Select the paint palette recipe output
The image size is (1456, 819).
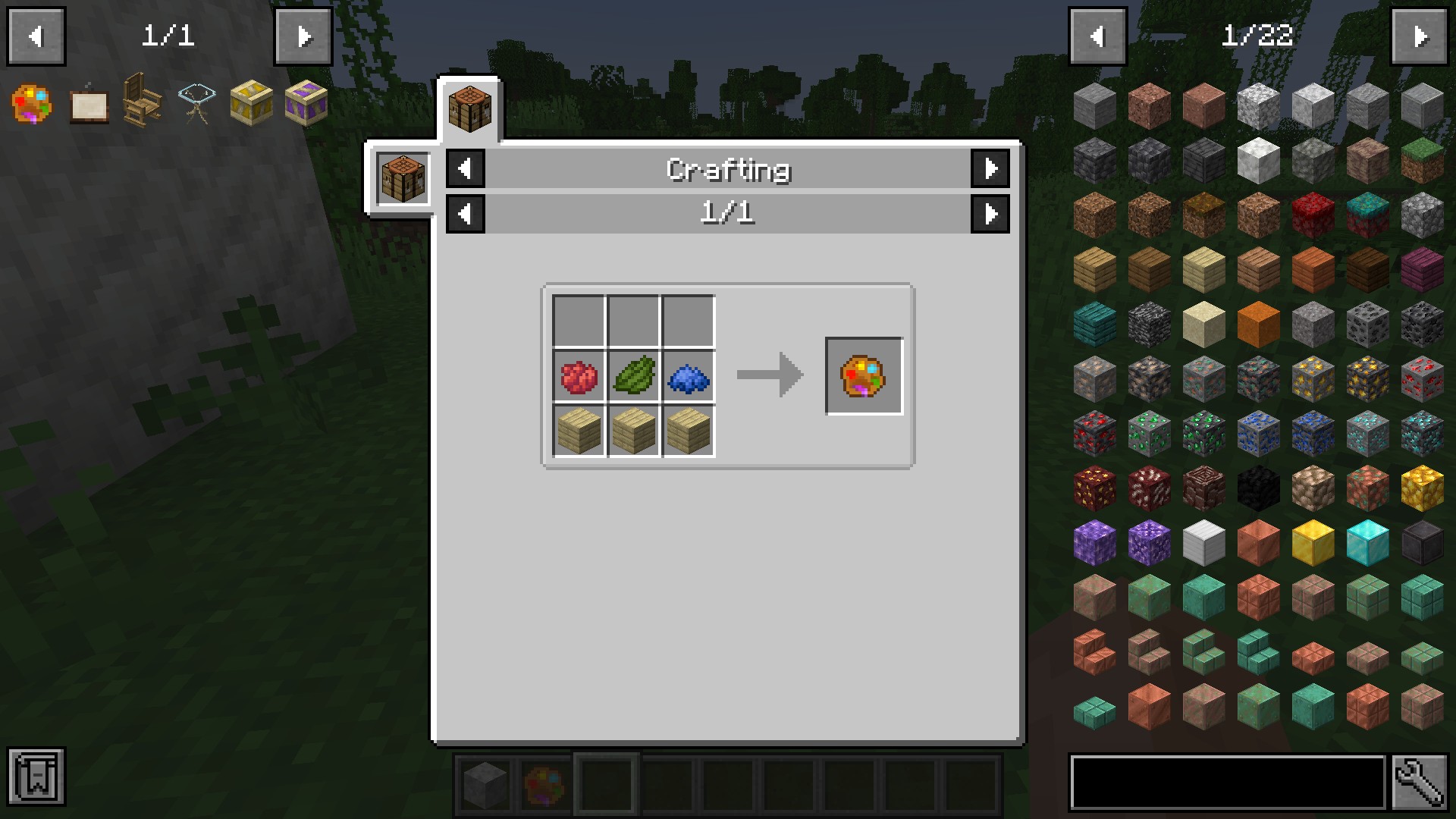pos(864,376)
